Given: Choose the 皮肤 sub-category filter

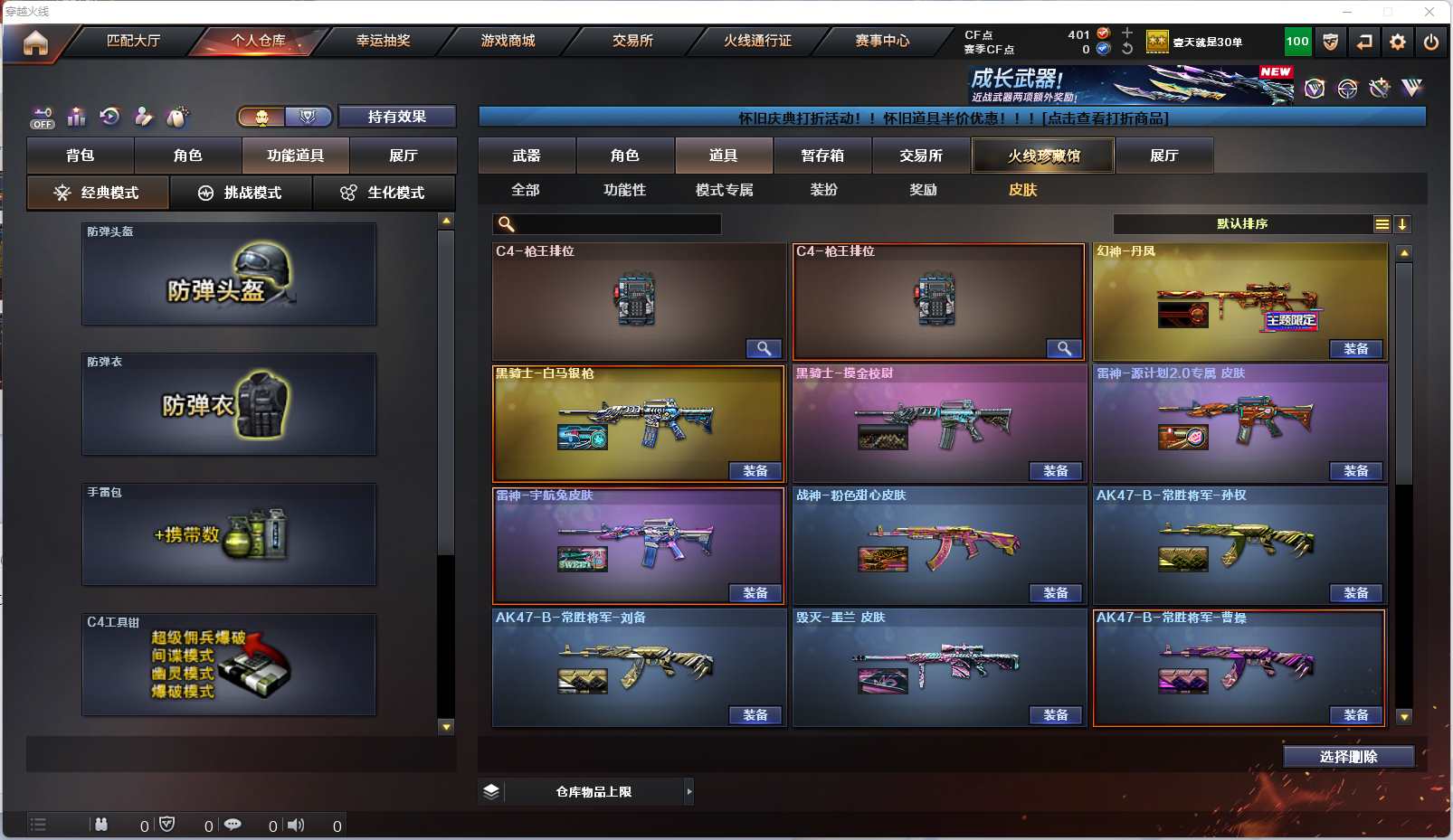Looking at the screenshot, I should (1022, 190).
